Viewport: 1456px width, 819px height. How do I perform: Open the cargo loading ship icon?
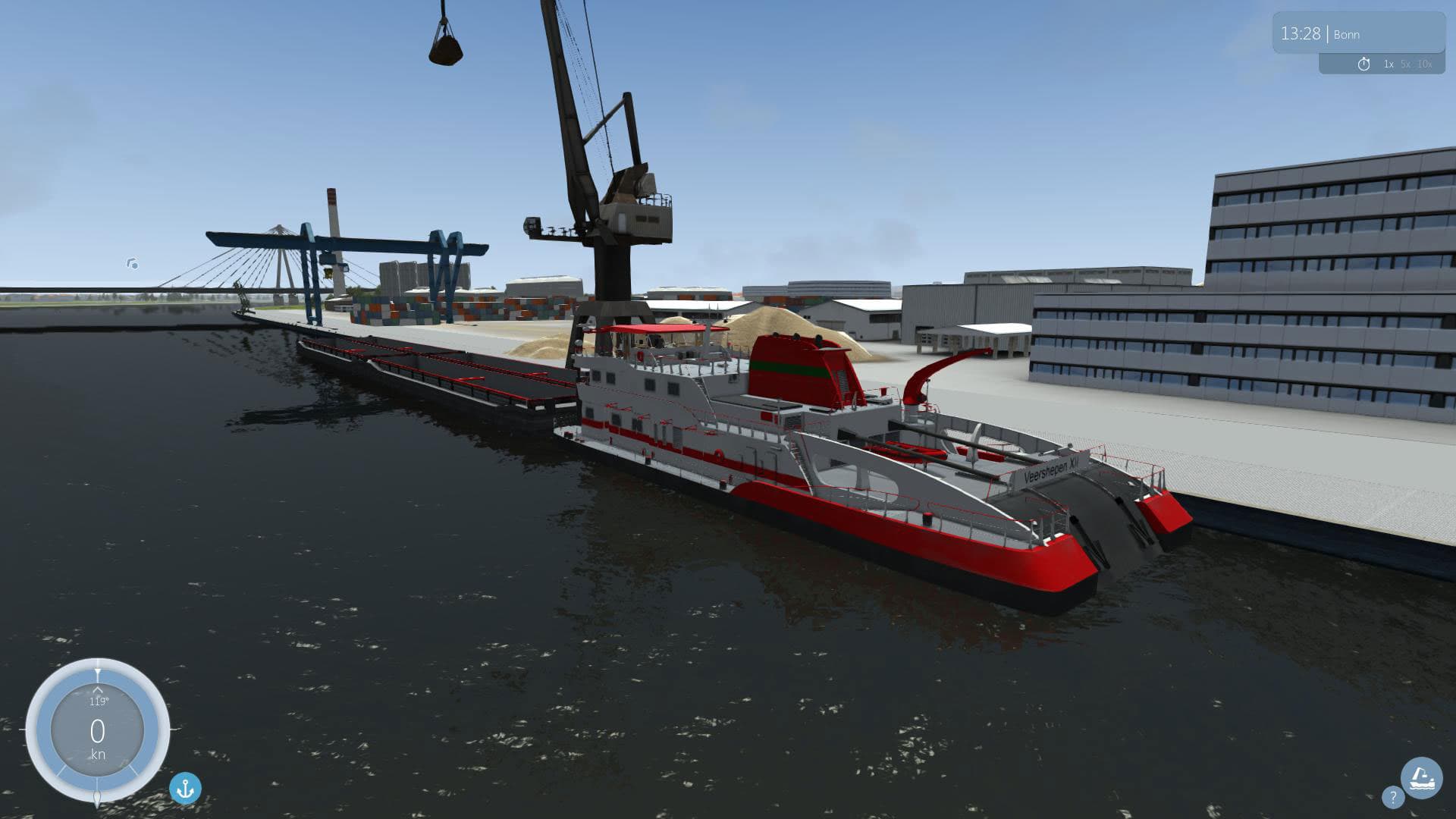(1422, 779)
